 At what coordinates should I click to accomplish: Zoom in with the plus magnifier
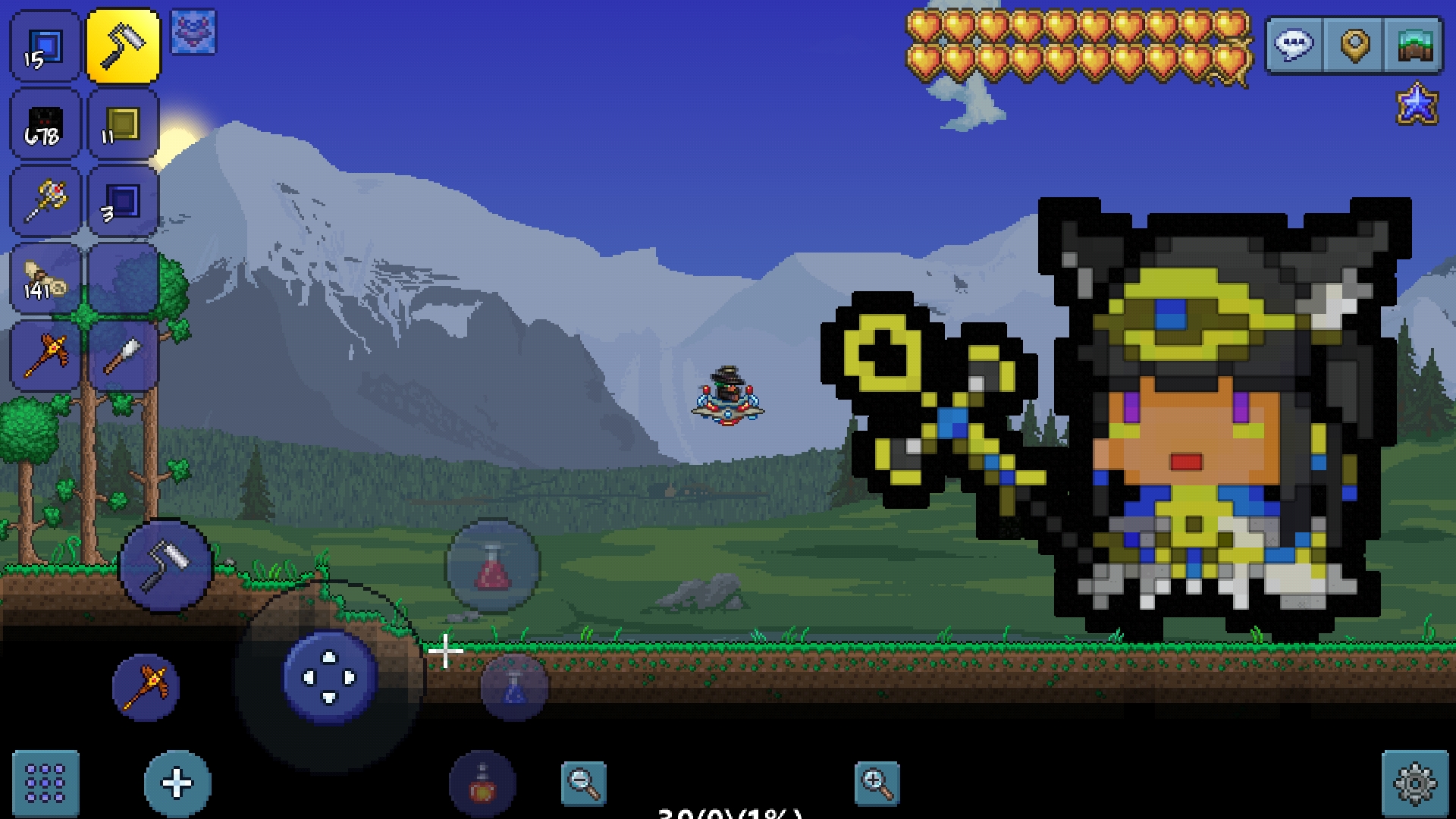pos(877,783)
